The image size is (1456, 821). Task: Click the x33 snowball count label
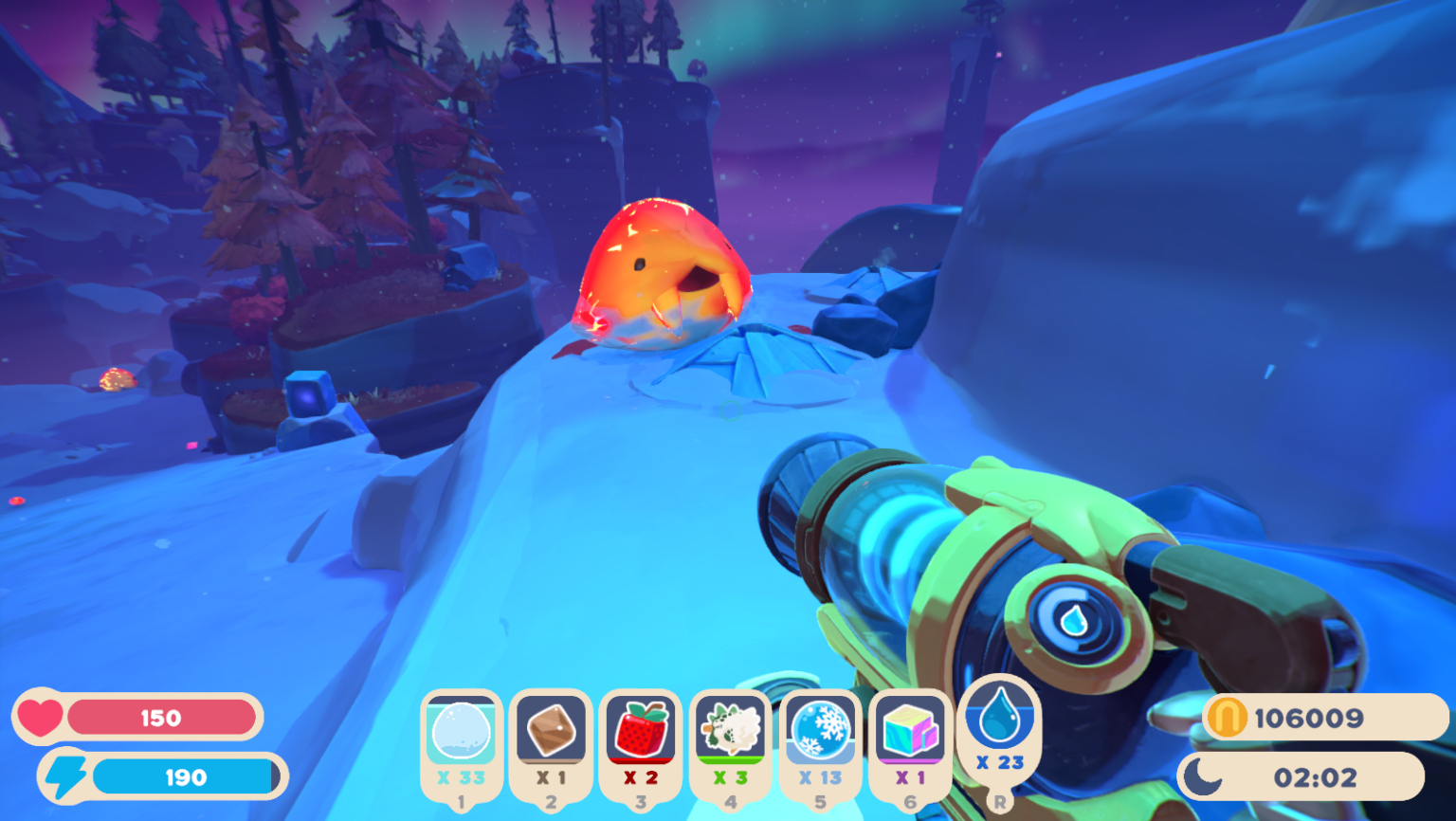tap(462, 778)
